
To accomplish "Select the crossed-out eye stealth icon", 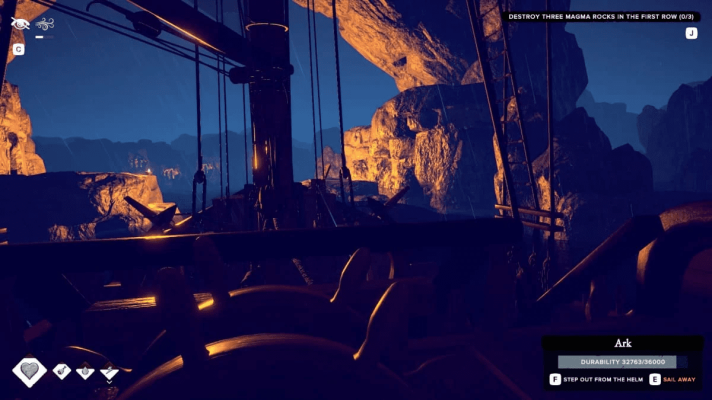I will tap(19, 23).
